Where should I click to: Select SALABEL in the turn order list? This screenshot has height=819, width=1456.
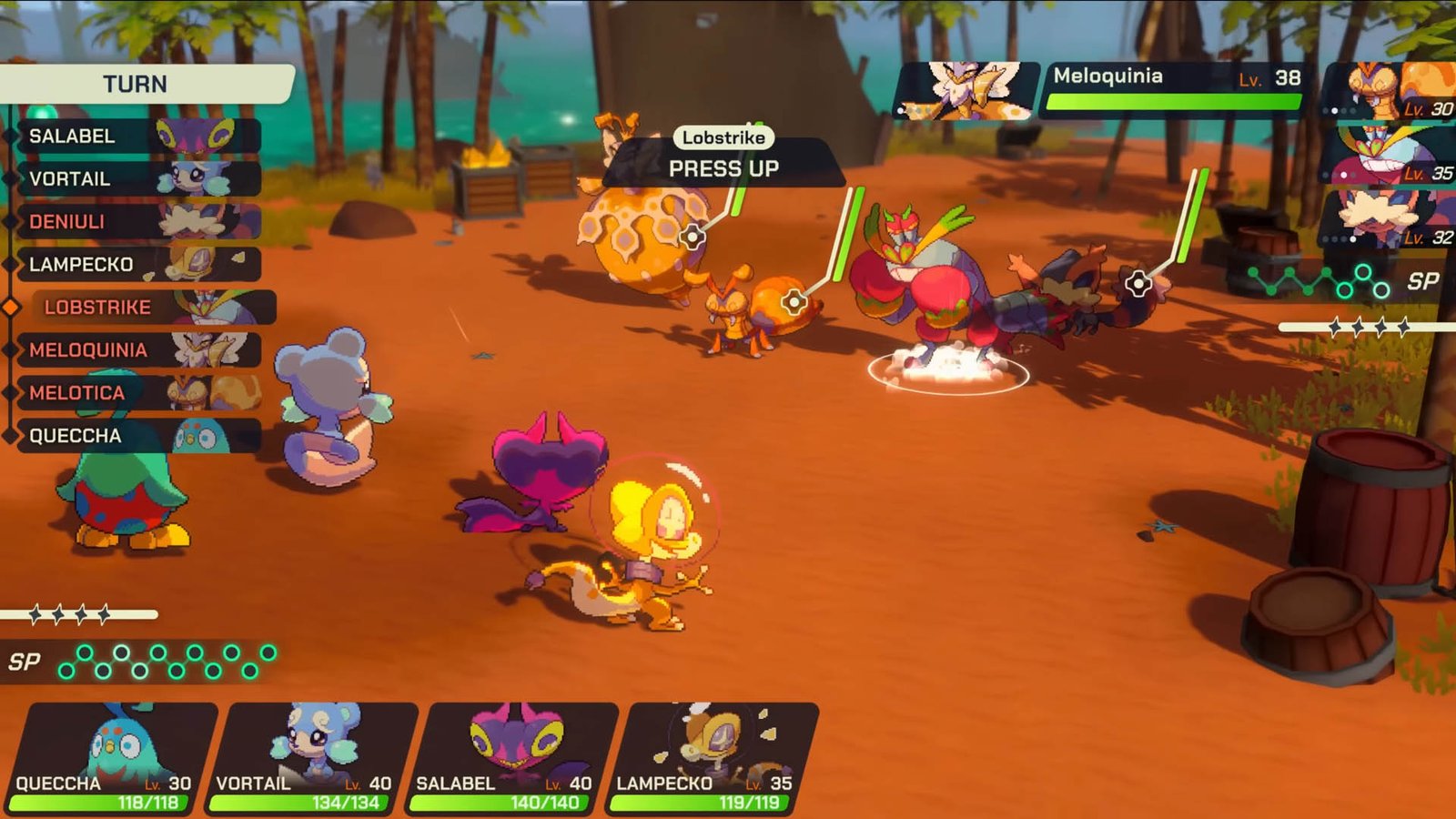136,136
